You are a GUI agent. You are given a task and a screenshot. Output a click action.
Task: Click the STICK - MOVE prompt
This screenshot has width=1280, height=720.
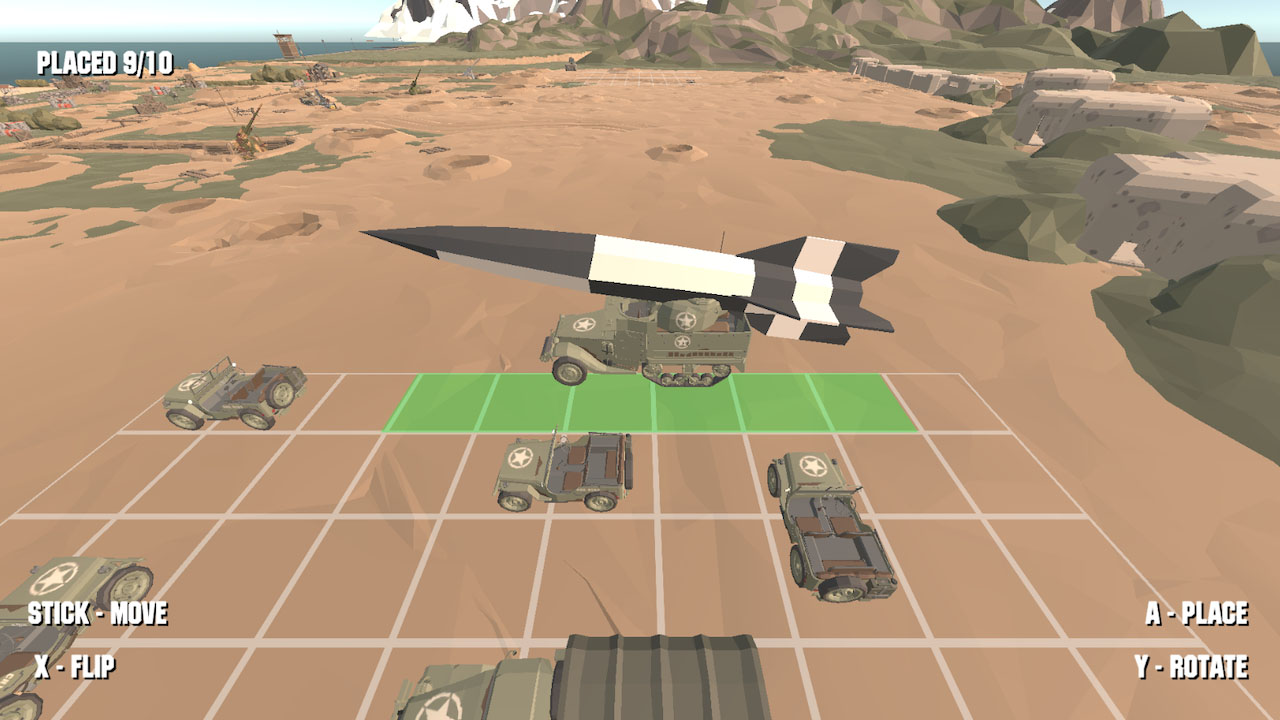[x=100, y=614]
